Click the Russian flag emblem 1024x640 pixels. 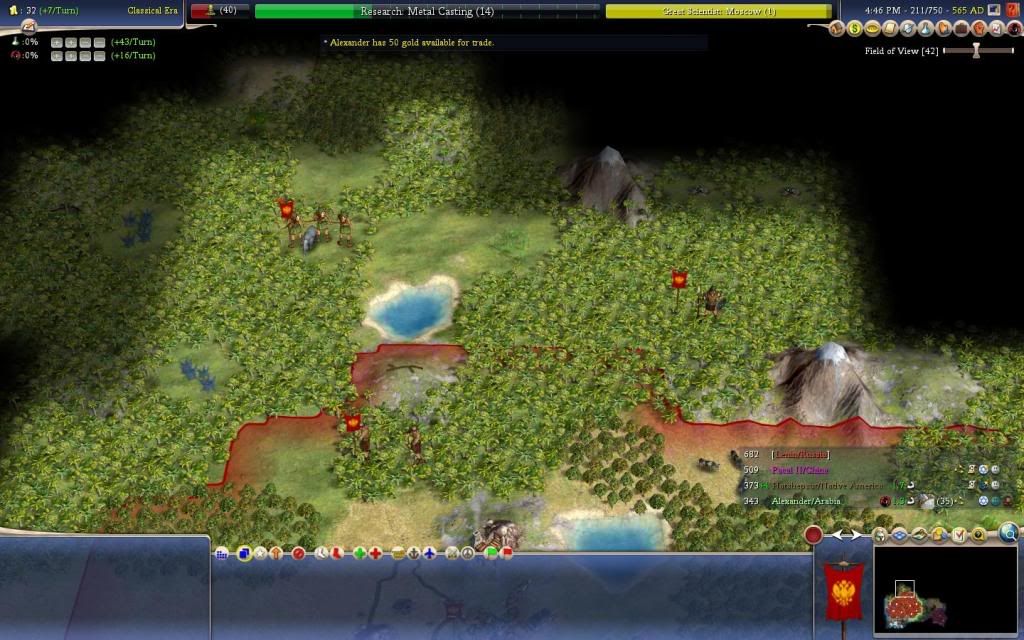pyautogui.click(x=842, y=590)
